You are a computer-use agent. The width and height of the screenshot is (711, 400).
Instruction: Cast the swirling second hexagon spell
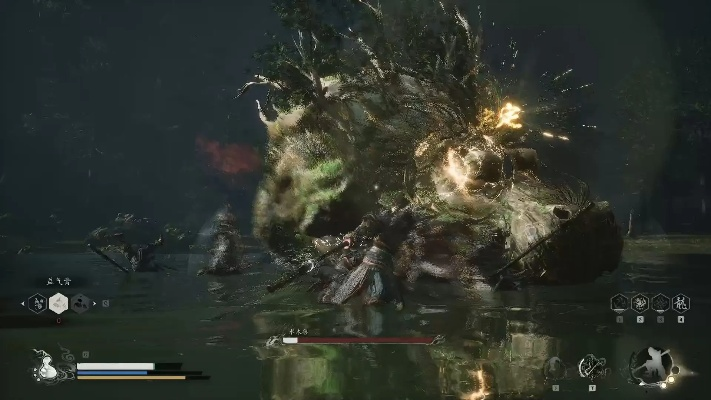640,302
